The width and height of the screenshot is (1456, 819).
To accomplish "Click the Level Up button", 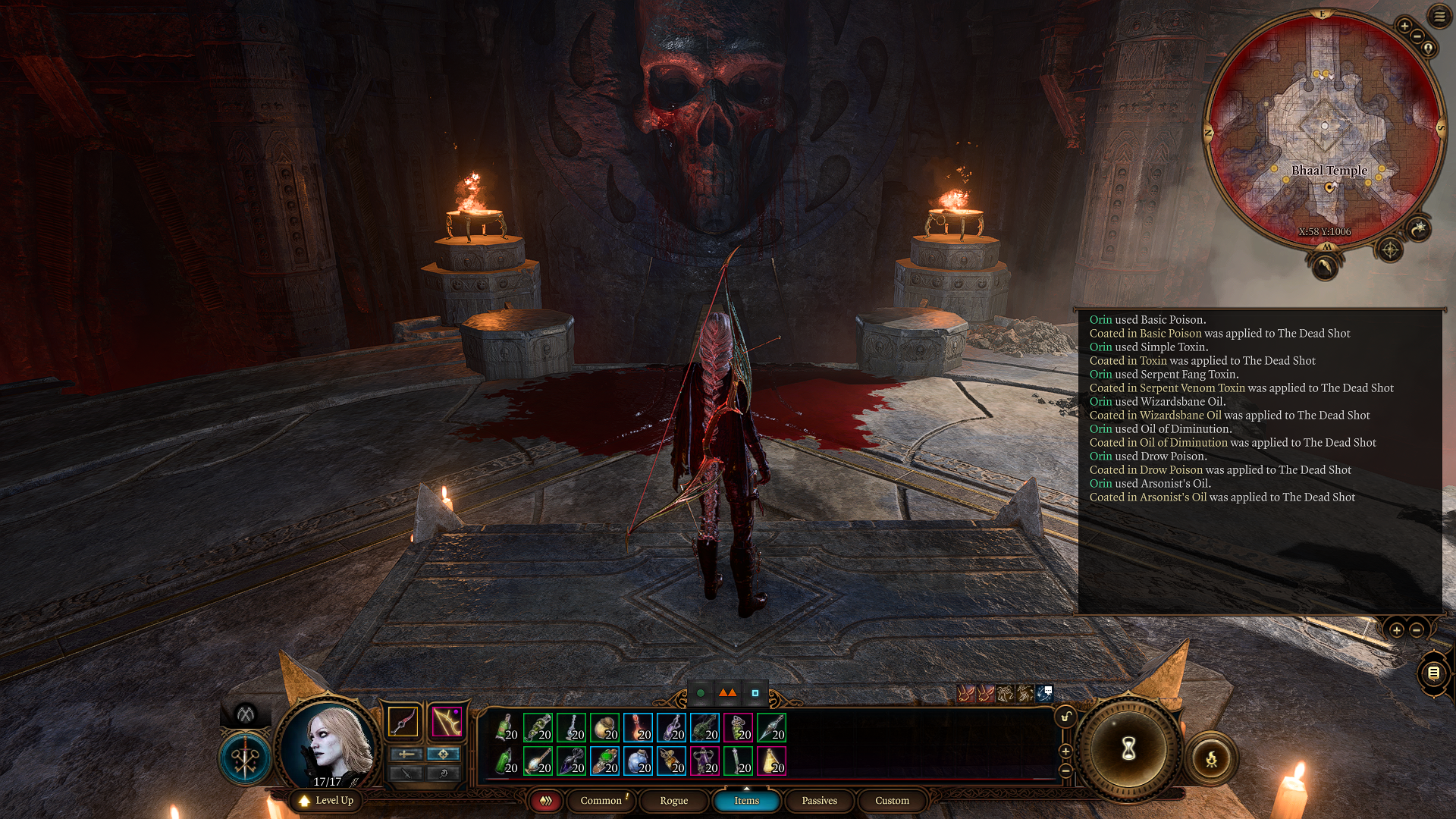I will pos(326,801).
